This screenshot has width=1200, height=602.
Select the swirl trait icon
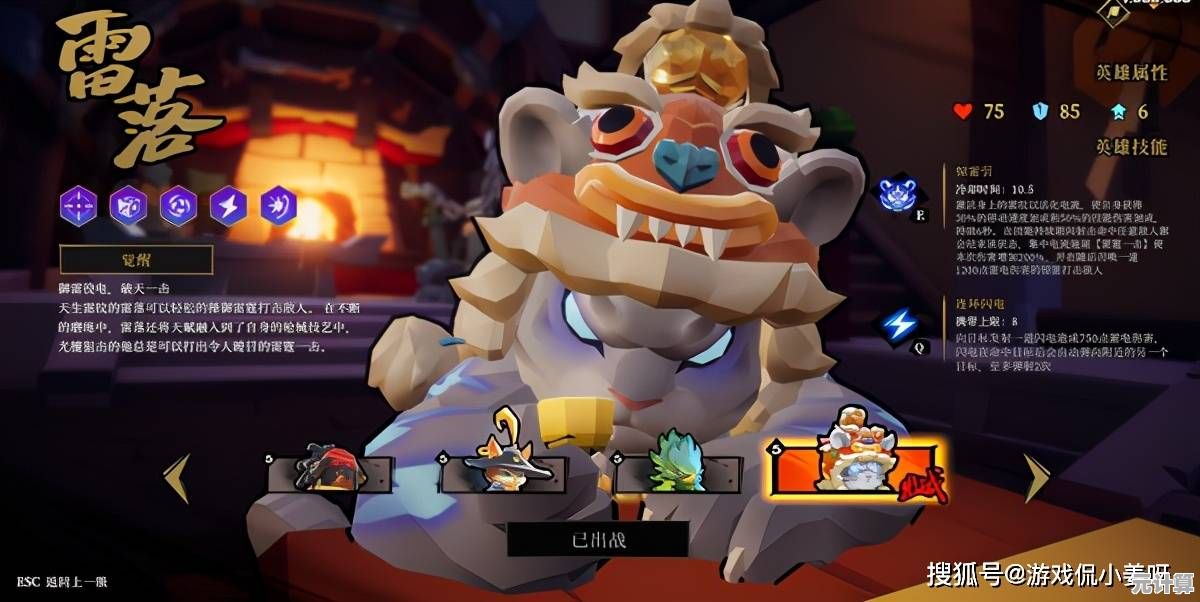coord(179,206)
